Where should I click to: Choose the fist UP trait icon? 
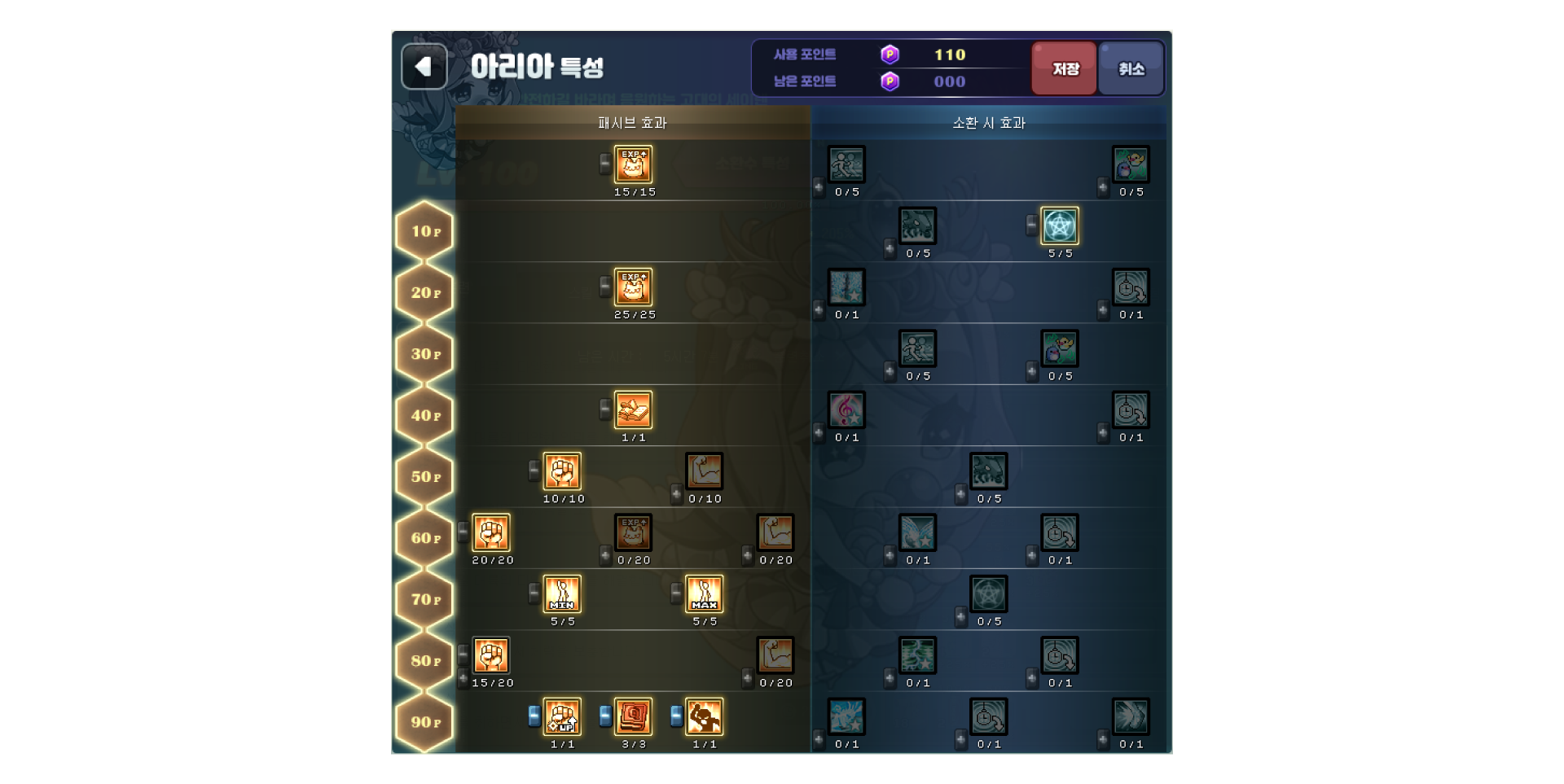pos(562,717)
